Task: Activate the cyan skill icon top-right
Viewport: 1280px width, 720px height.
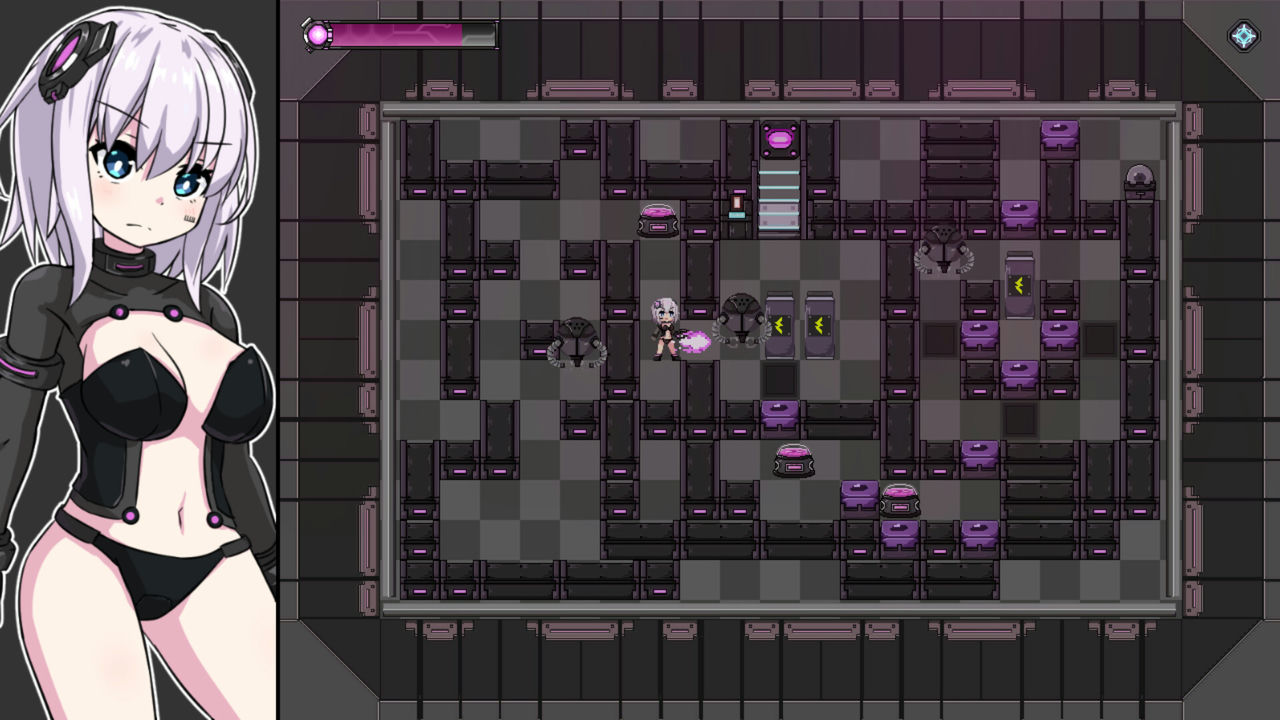Action: 1243,36
